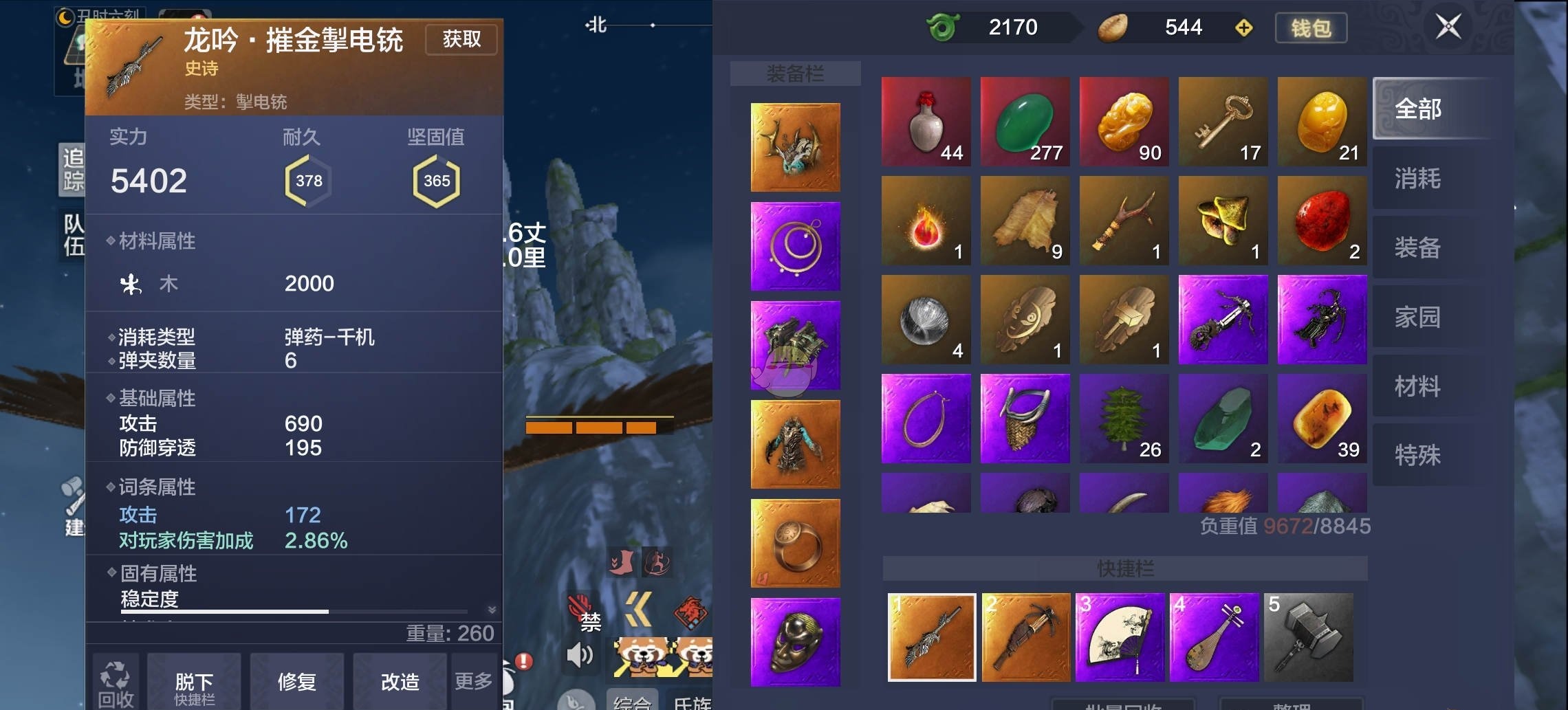The image size is (1568, 710).
Task: Select the green jade item stack of 277
Action: click(x=1025, y=121)
